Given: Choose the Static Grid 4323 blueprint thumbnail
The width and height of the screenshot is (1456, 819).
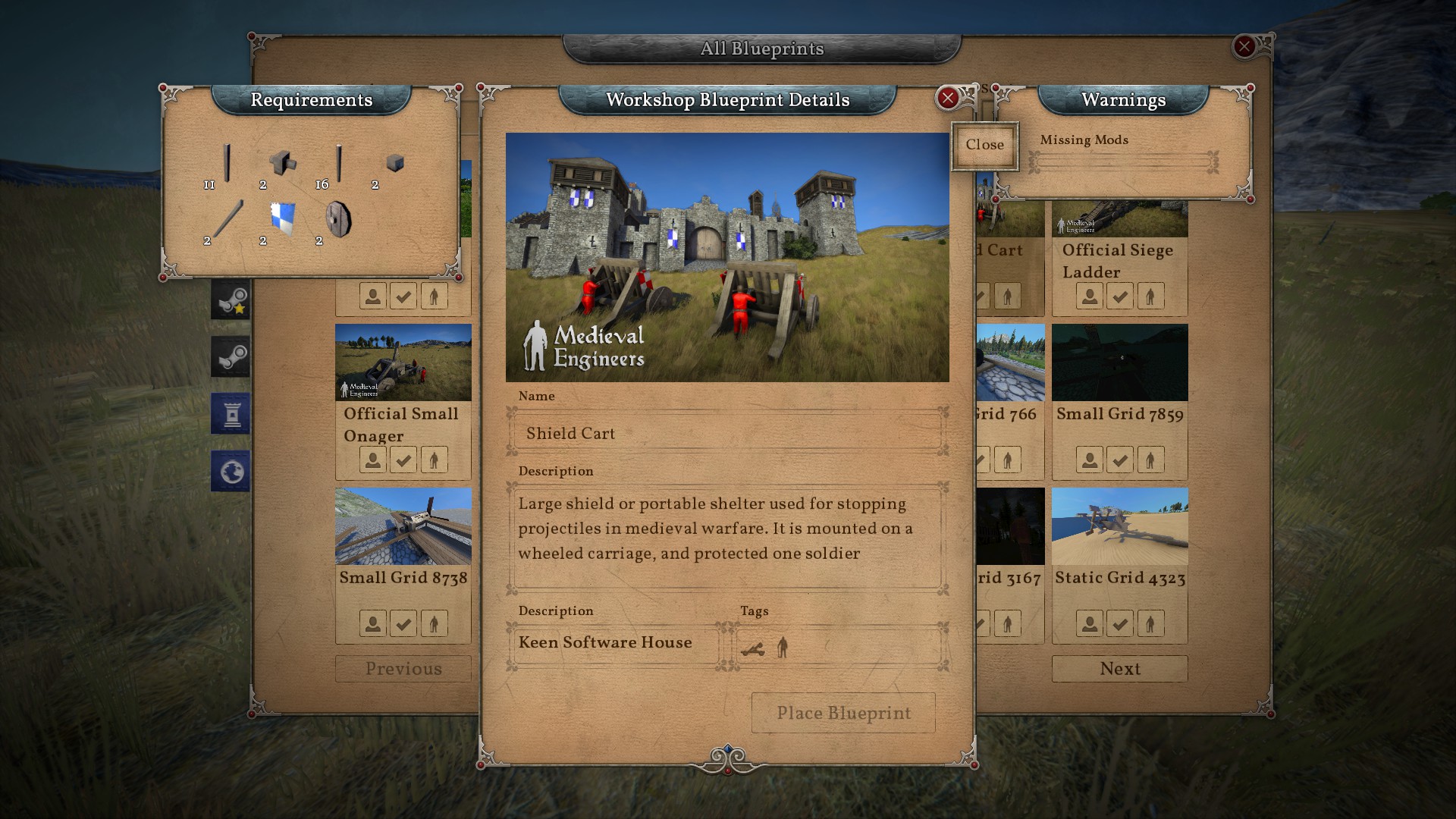Looking at the screenshot, I should (1119, 526).
